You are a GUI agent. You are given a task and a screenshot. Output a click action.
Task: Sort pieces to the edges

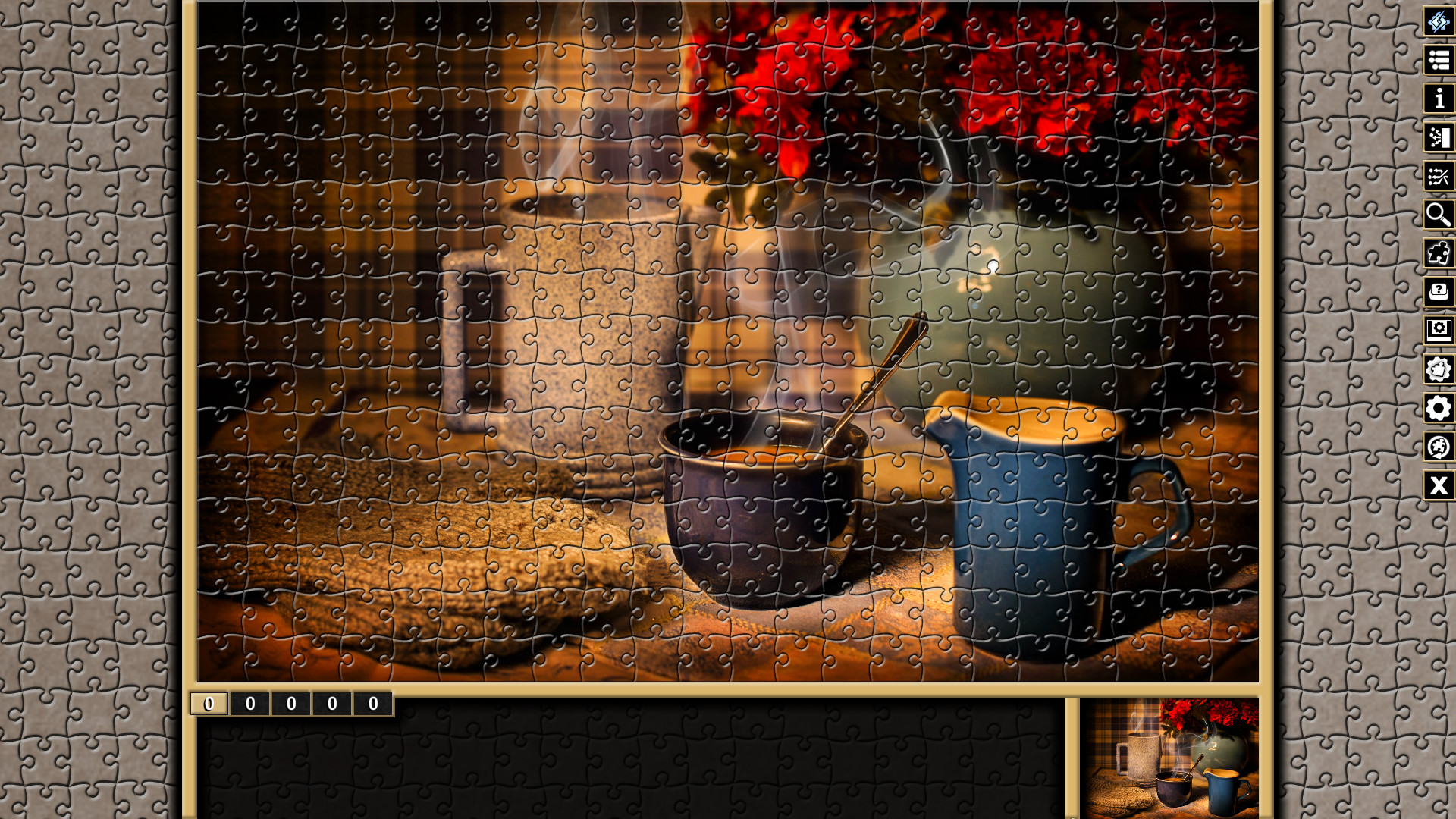[x=1439, y=137]
